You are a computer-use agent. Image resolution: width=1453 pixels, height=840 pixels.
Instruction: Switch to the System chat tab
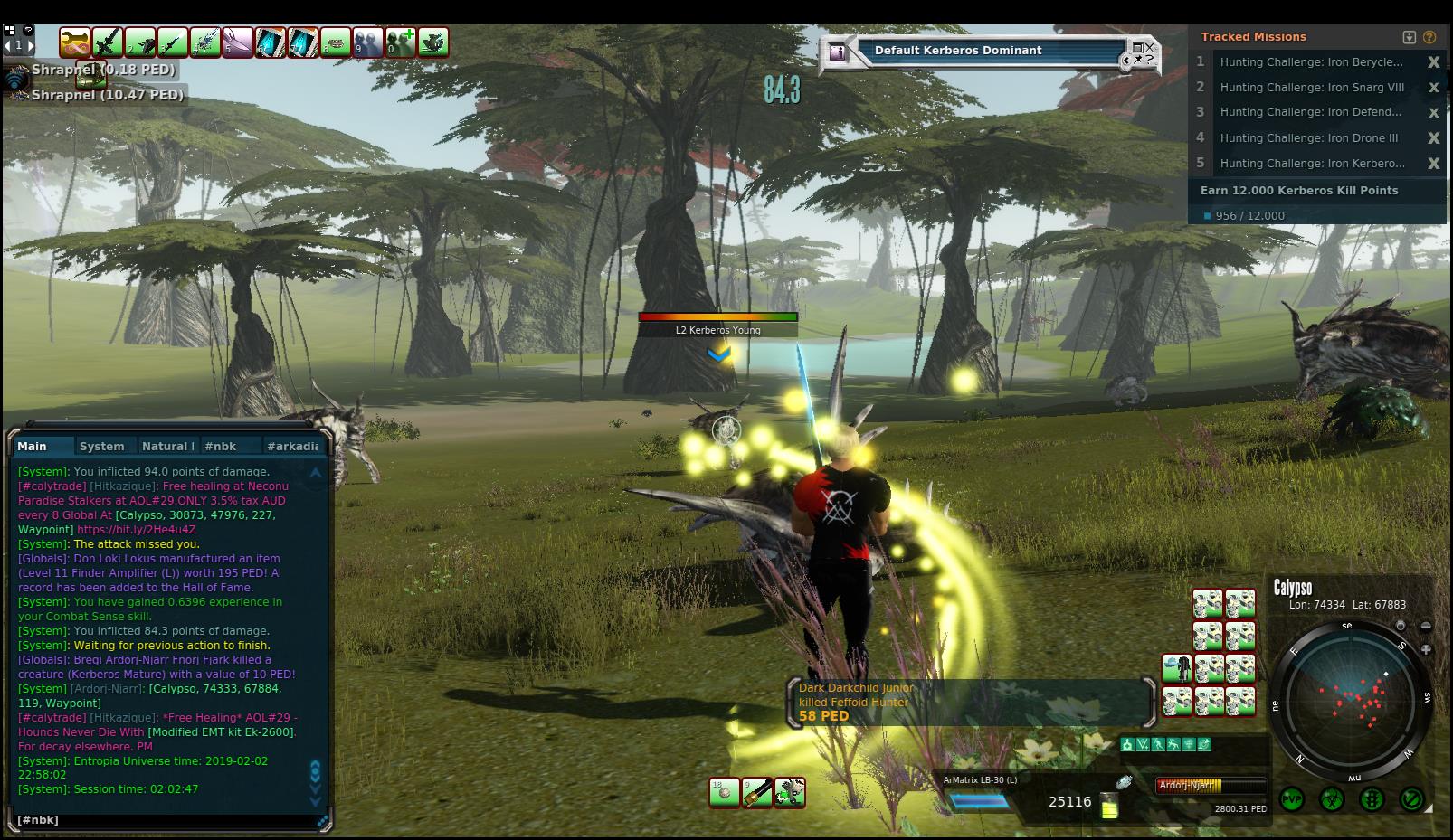click(x=101, y=446)
